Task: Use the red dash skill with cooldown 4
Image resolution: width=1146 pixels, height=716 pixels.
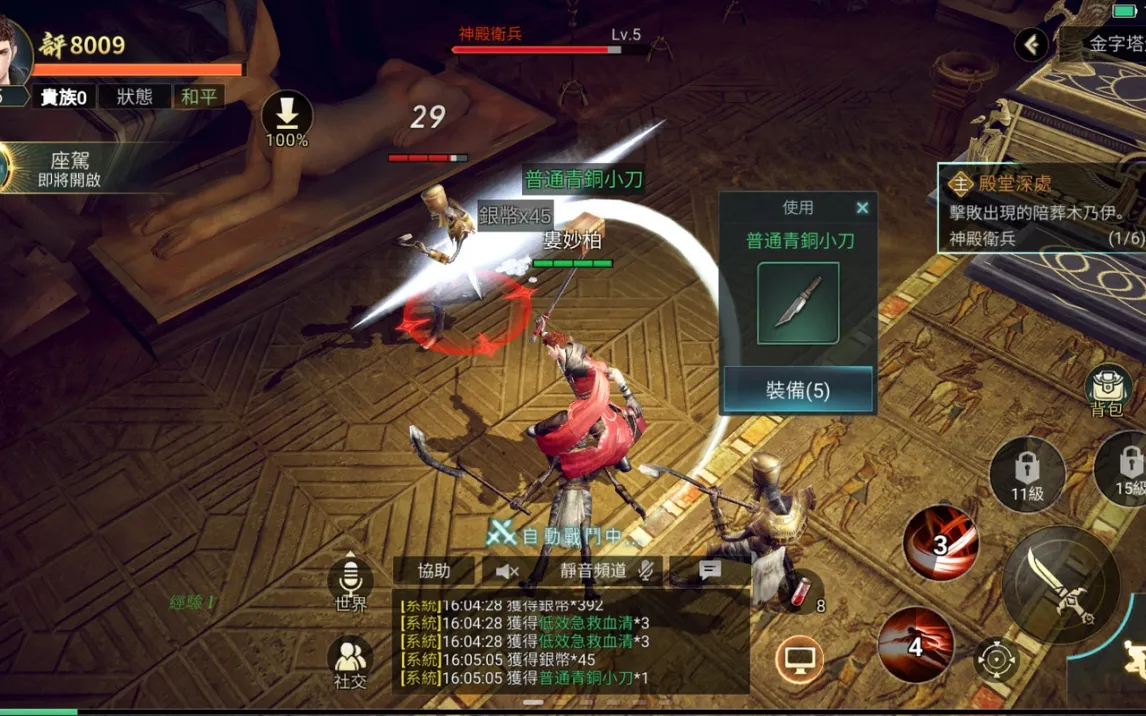Action: click(x=916, y=645)
